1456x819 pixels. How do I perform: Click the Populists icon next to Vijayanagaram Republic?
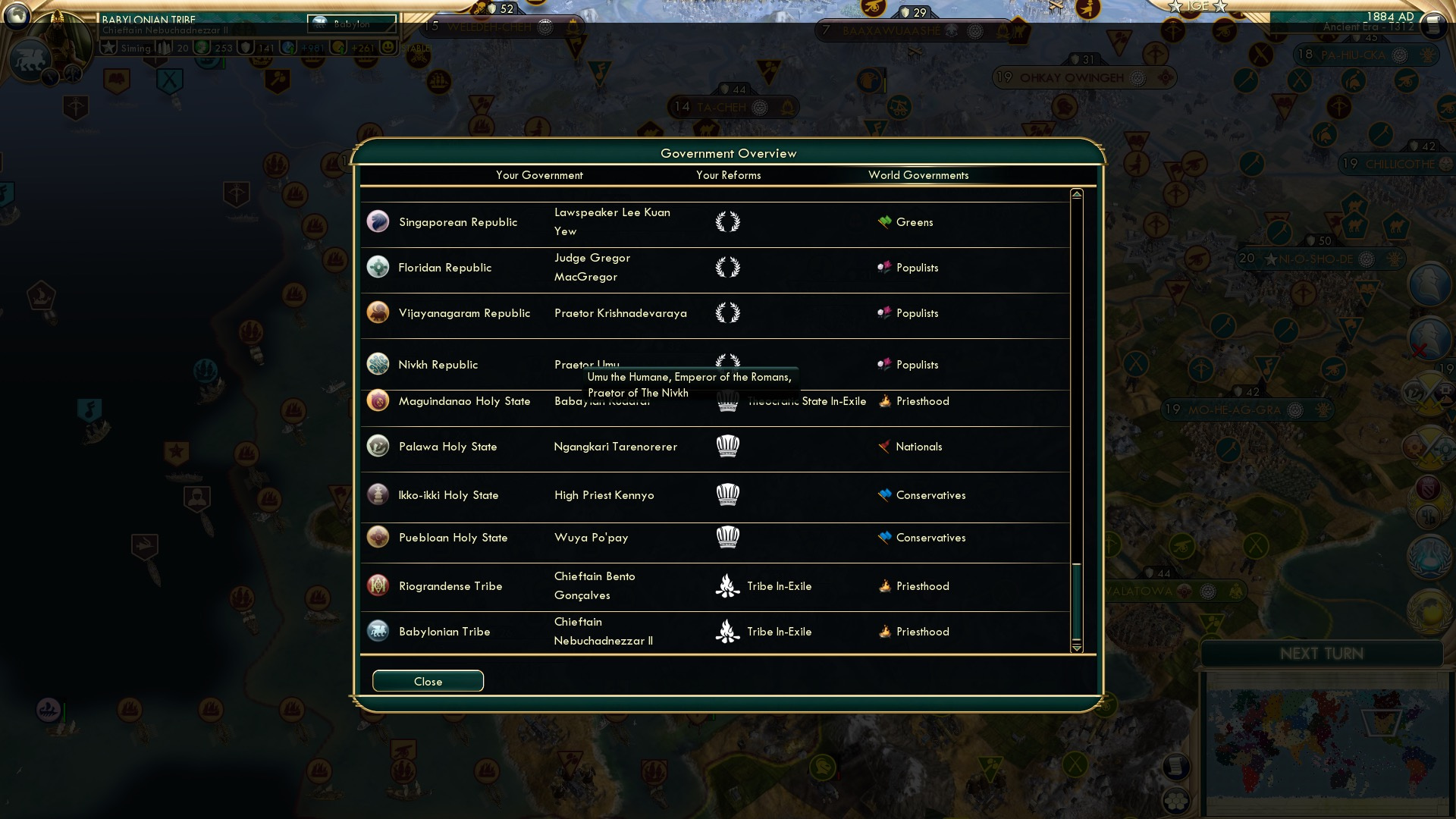tap(883, 312)
